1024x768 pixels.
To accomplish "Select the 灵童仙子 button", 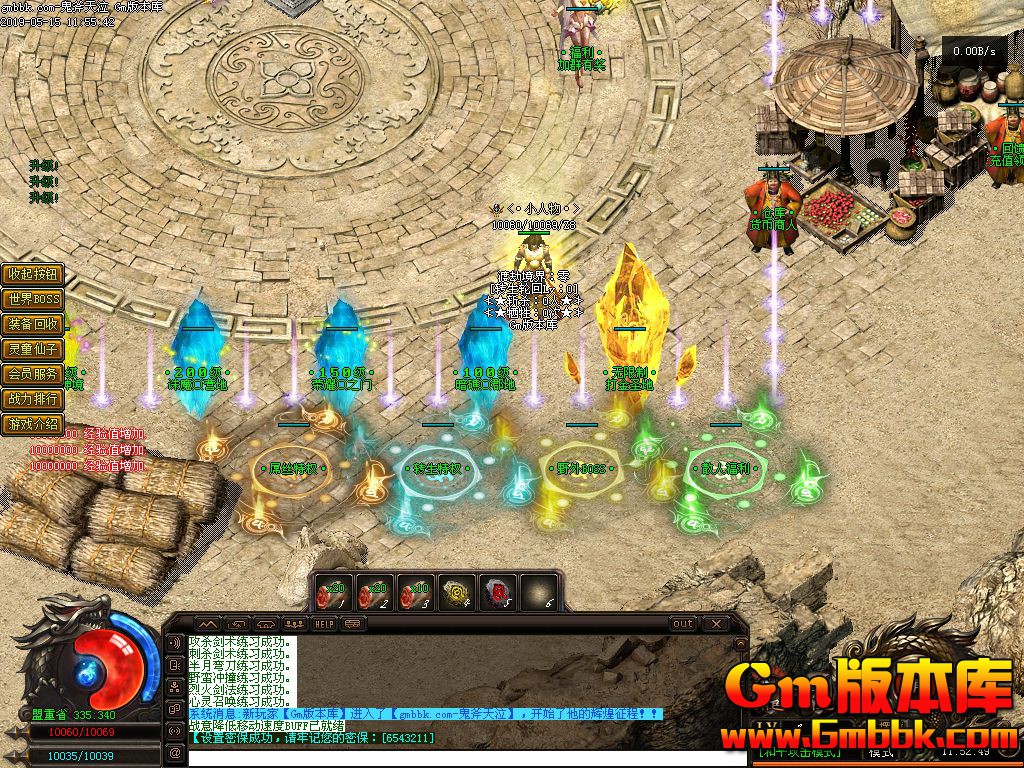I will tap(33, 349).
